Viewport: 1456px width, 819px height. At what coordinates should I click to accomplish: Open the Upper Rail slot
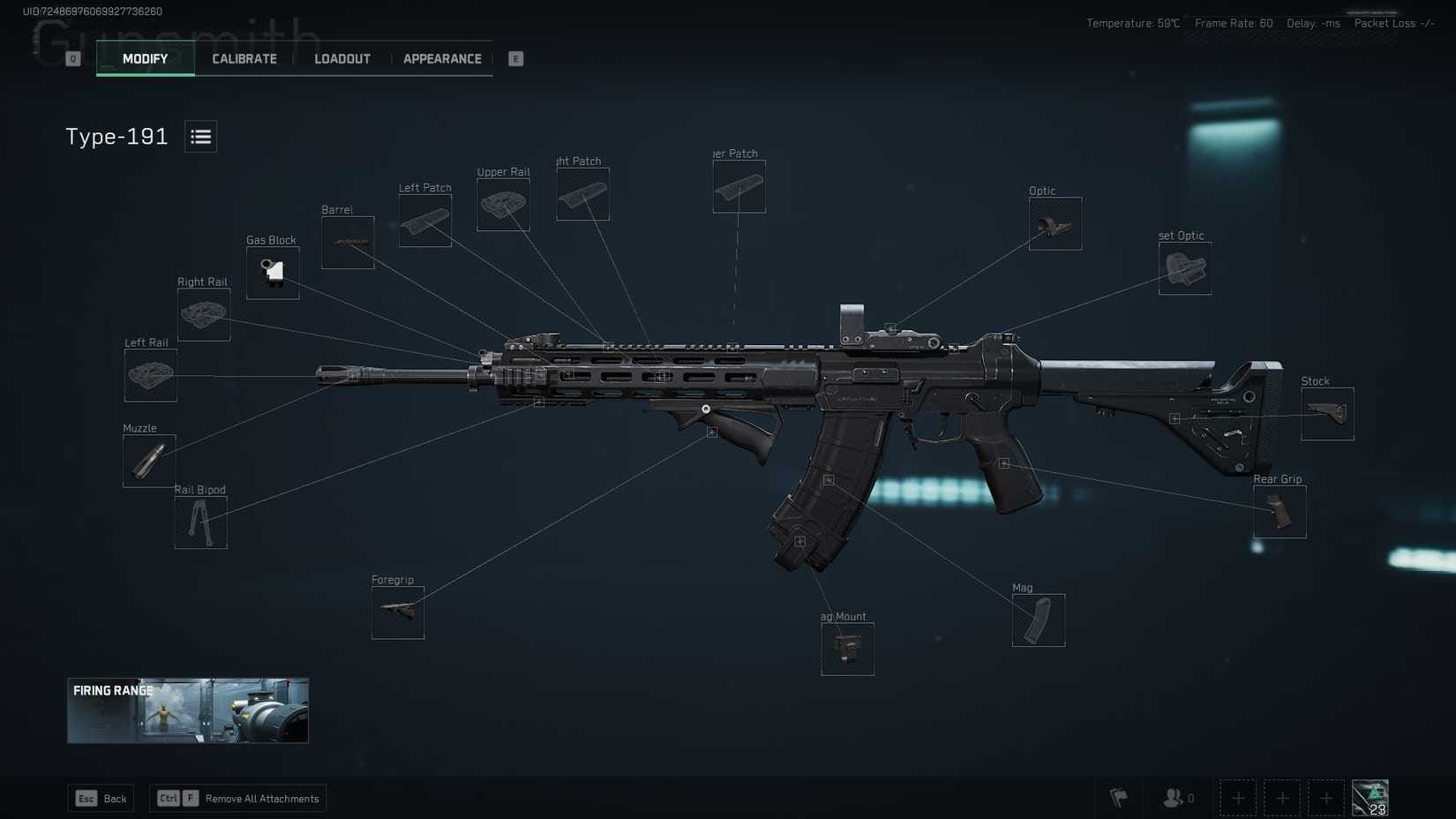point(503,205)
